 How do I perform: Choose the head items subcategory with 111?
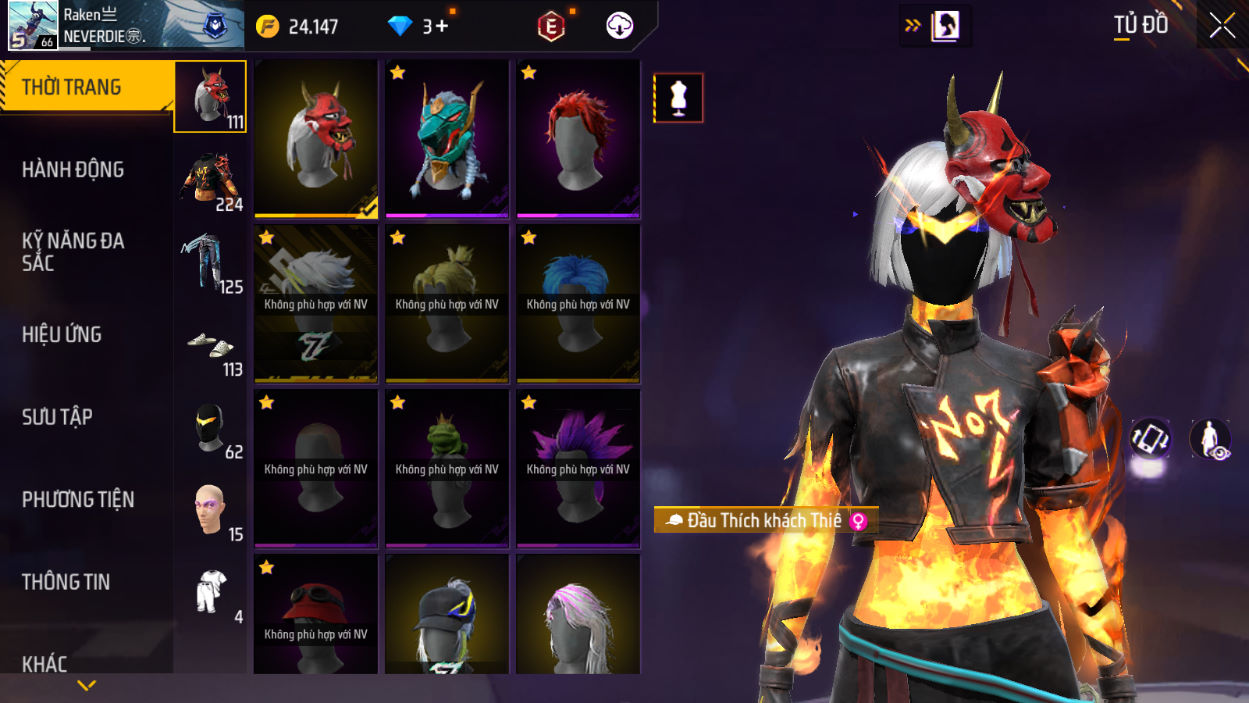(x=210, y=97)
